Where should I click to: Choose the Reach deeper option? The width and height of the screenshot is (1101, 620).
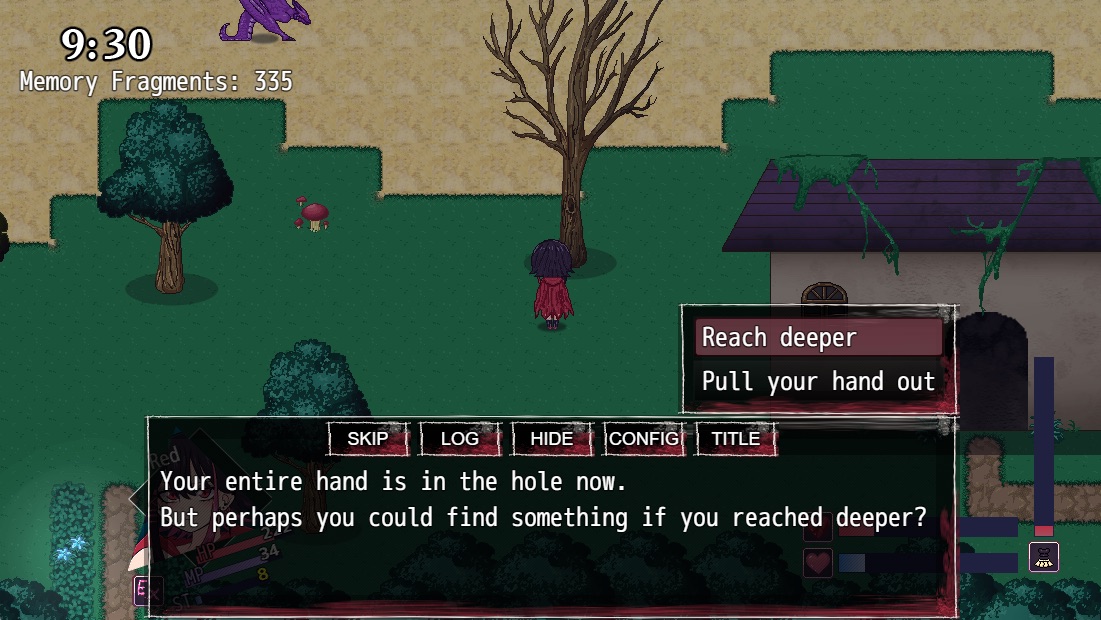[x=818, y=338]
